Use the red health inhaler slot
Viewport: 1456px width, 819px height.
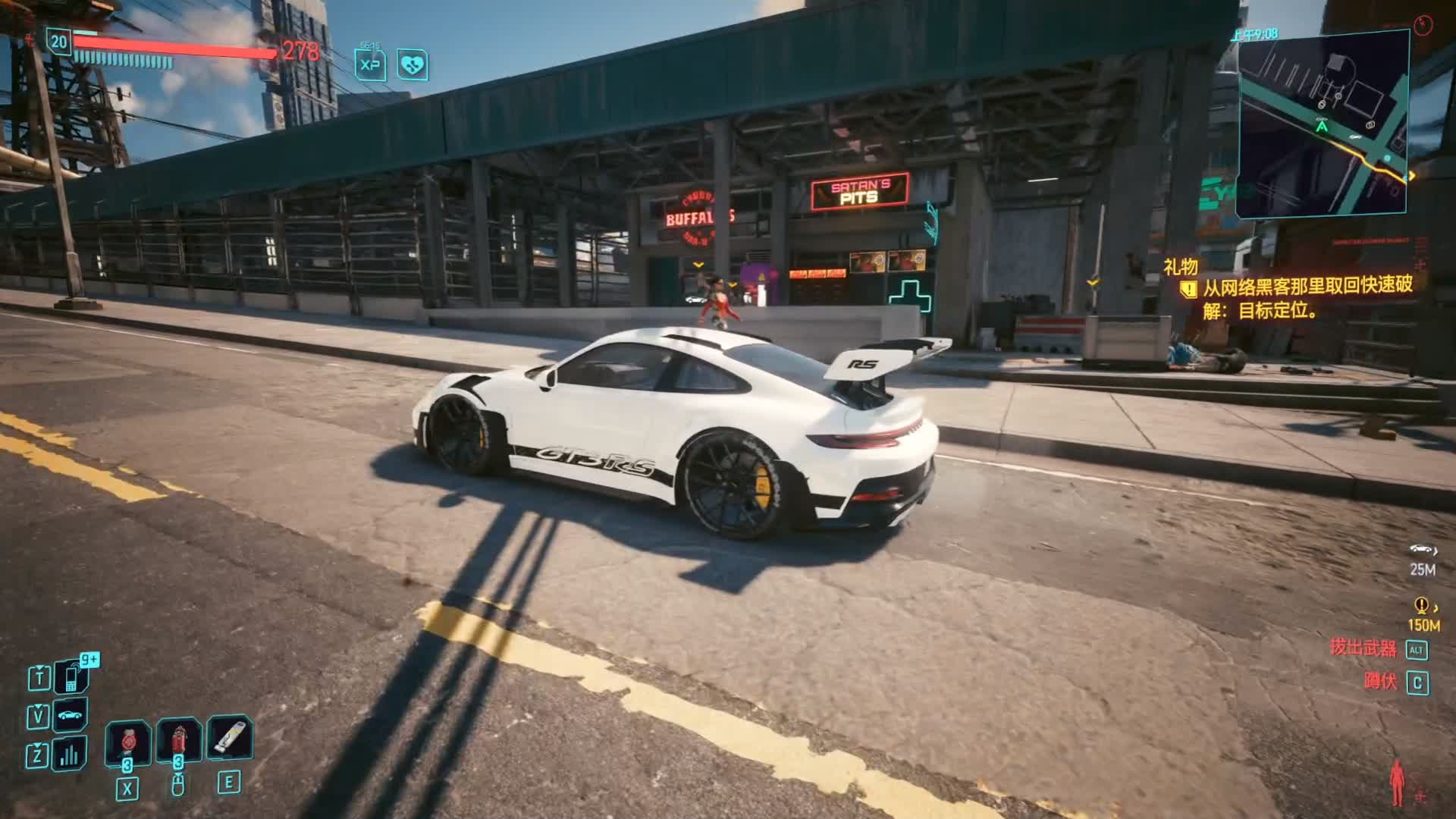[179, 740]
